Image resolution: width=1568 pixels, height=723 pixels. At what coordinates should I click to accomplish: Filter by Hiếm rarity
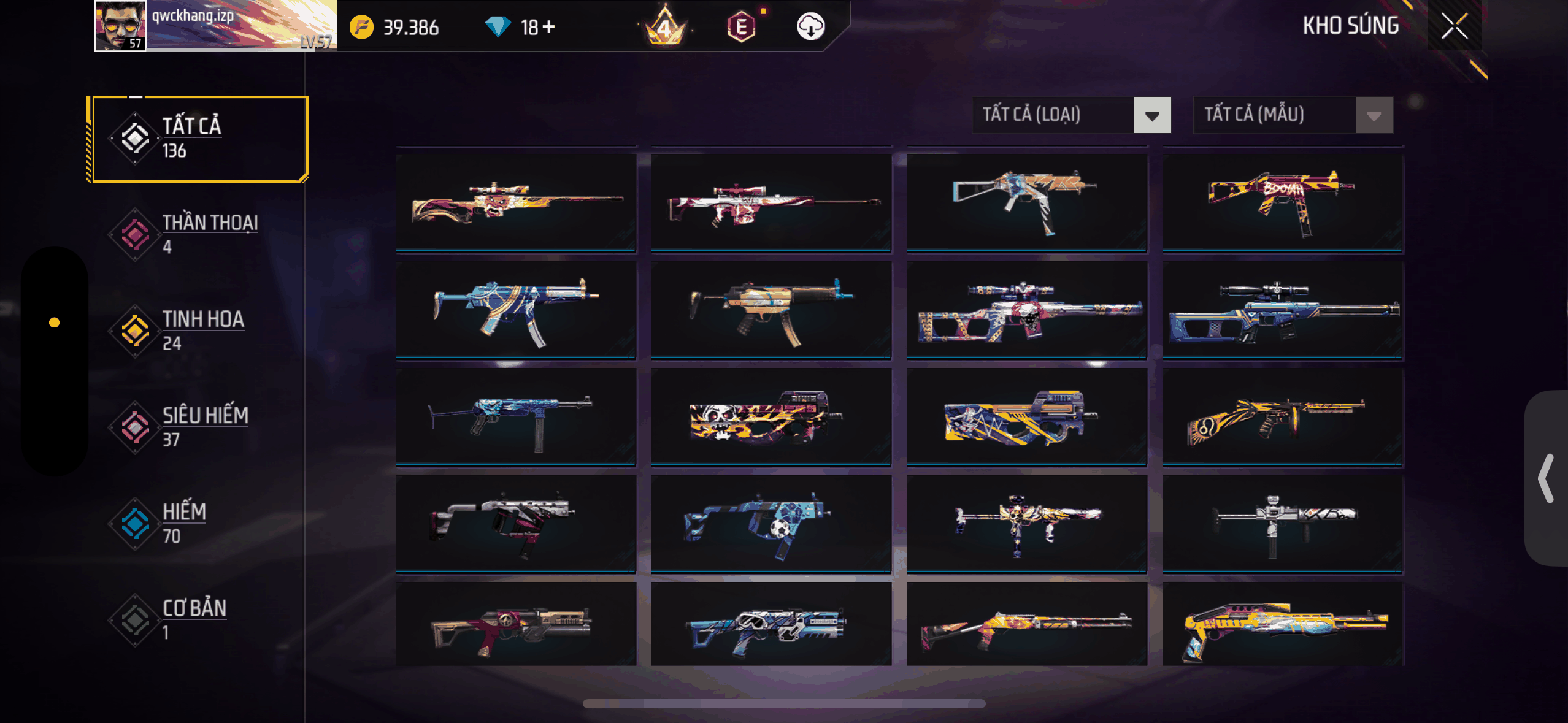point(196,523)
